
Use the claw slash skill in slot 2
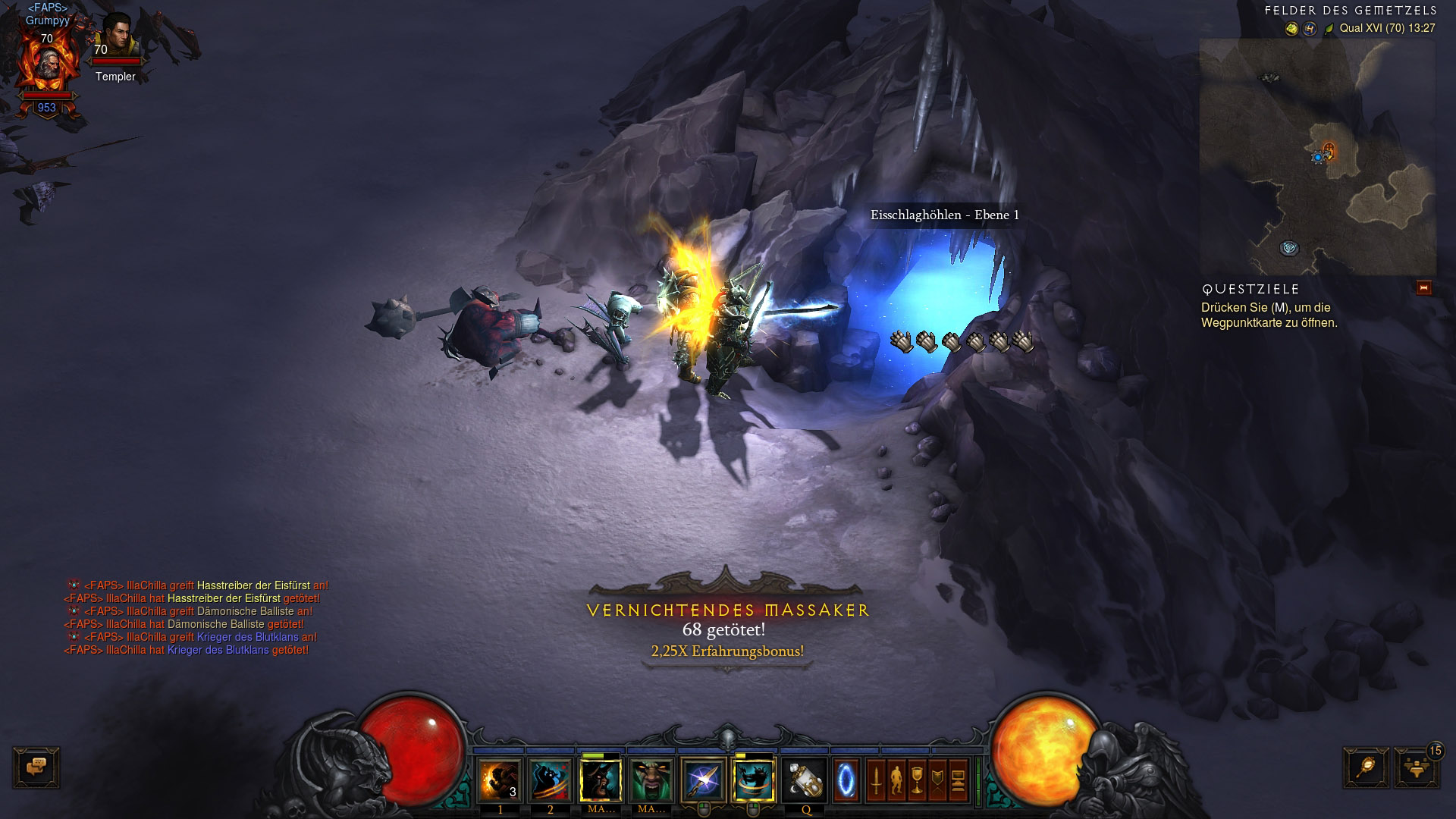(x=550, y=780)
